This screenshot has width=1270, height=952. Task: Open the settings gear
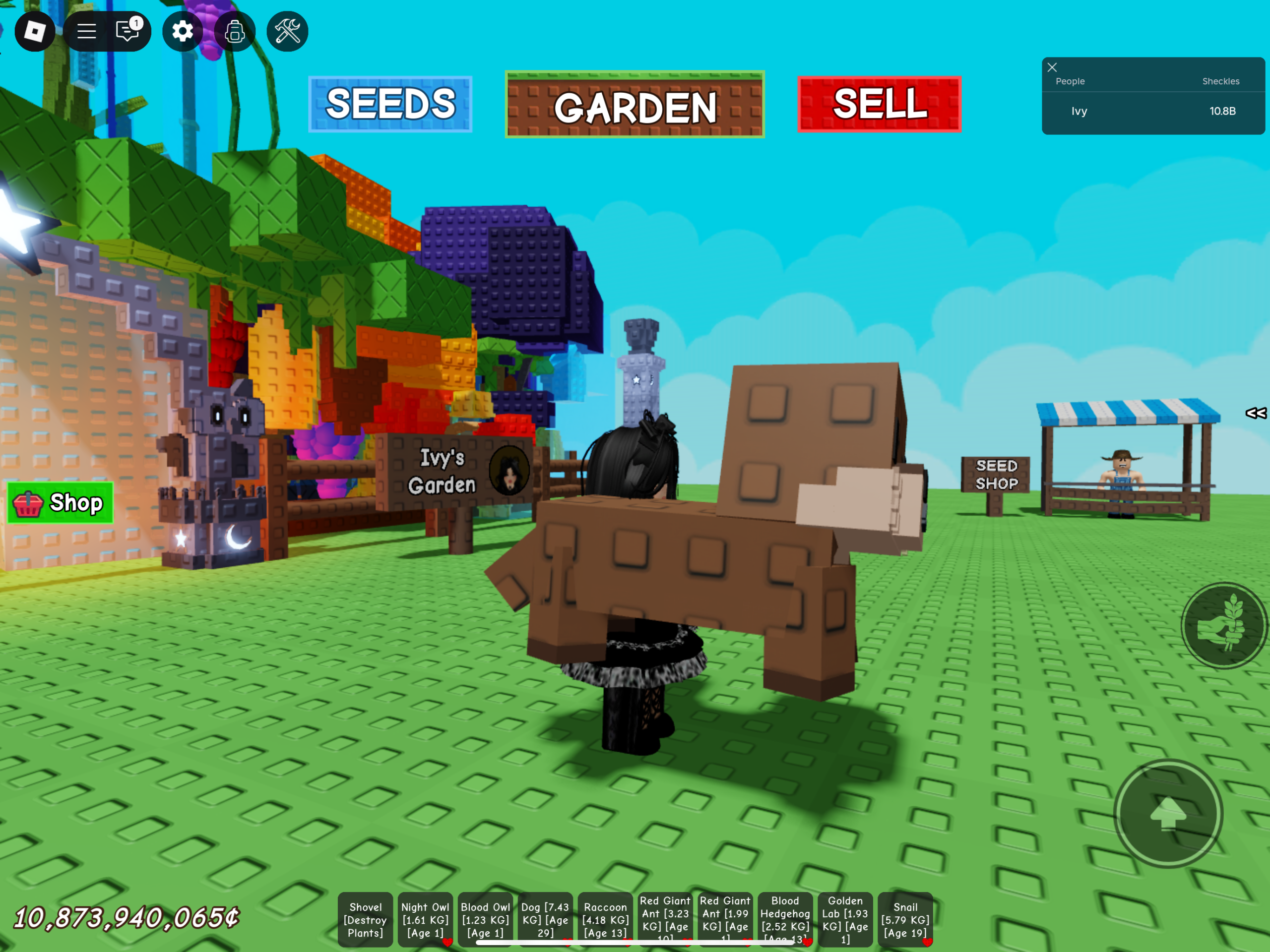pyautogui.click(x=183, y=32)
